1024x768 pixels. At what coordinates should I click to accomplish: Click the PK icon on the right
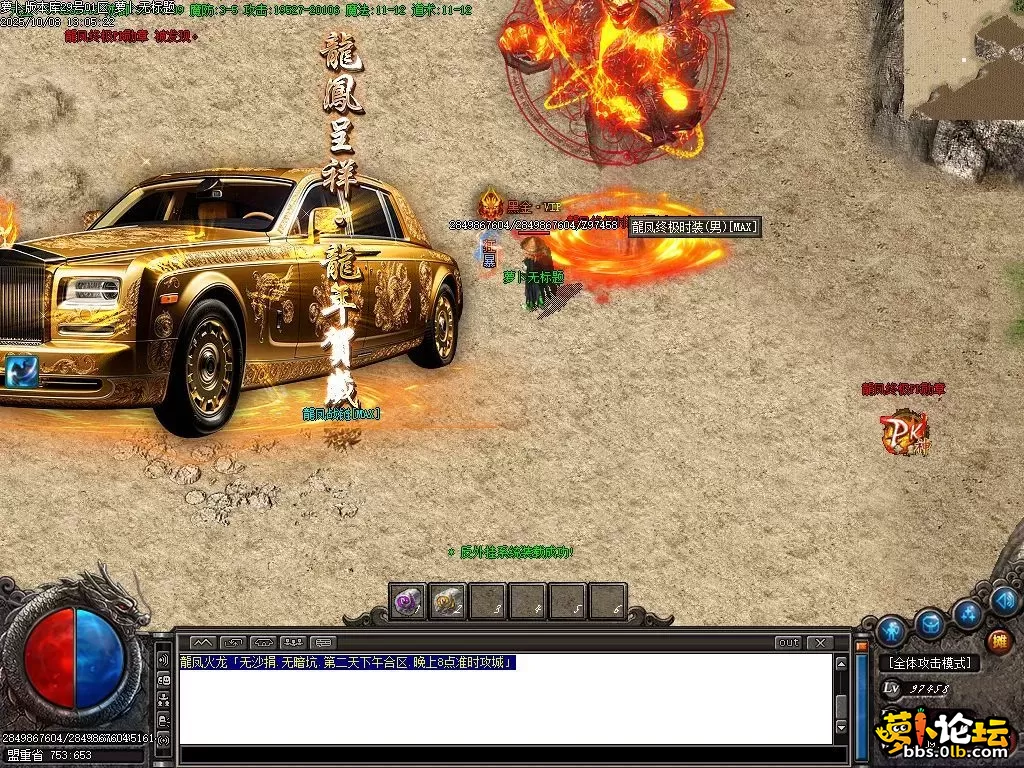904,432
